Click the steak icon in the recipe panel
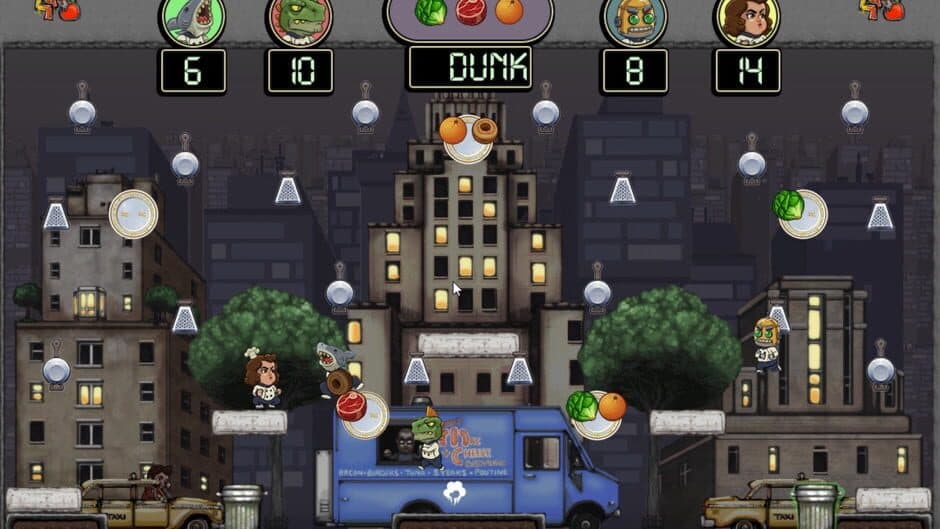Viewport: 940px width, 529px height. coord(470,12)
